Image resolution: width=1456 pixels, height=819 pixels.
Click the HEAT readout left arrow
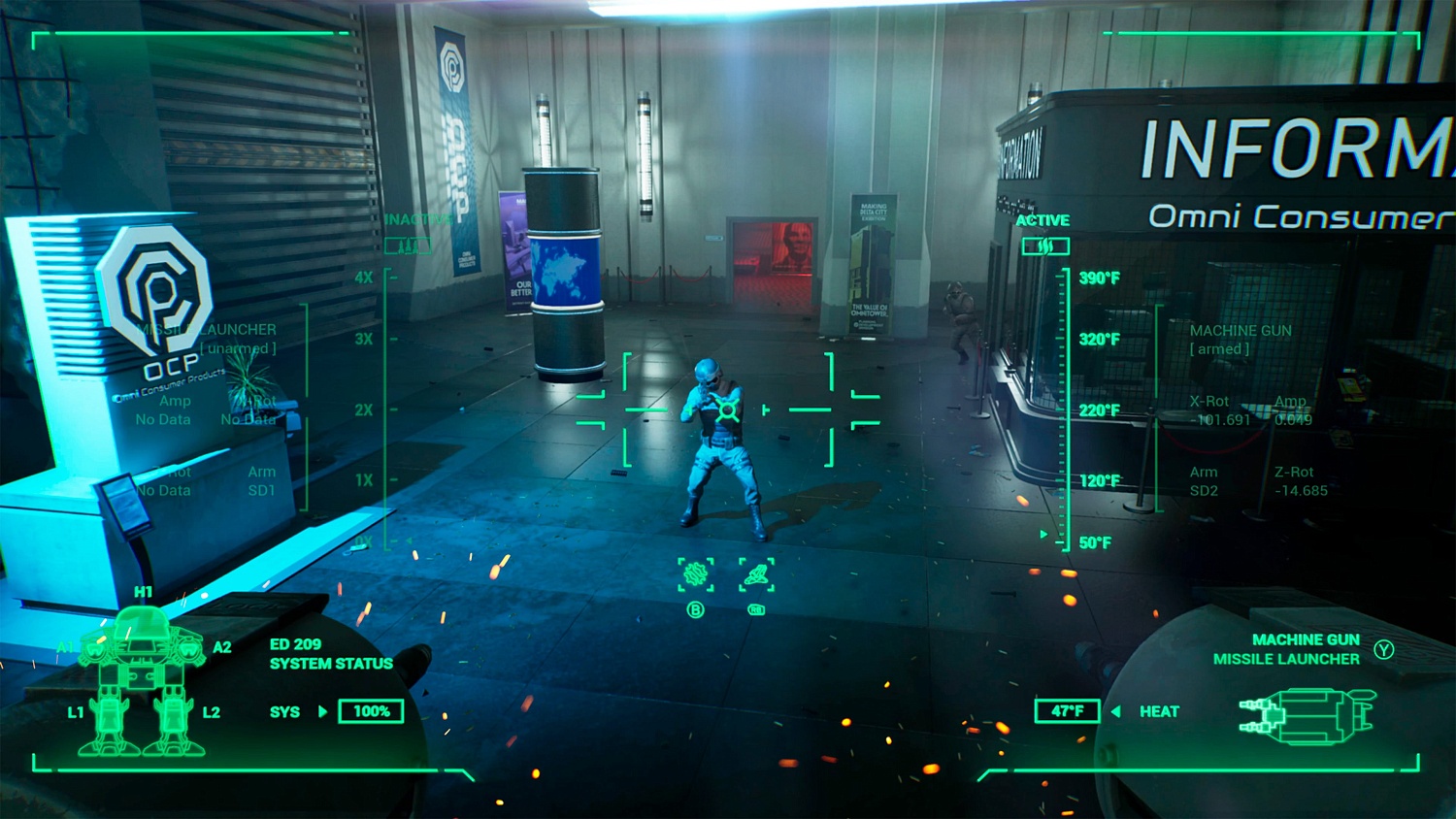tap(1114, 711)
